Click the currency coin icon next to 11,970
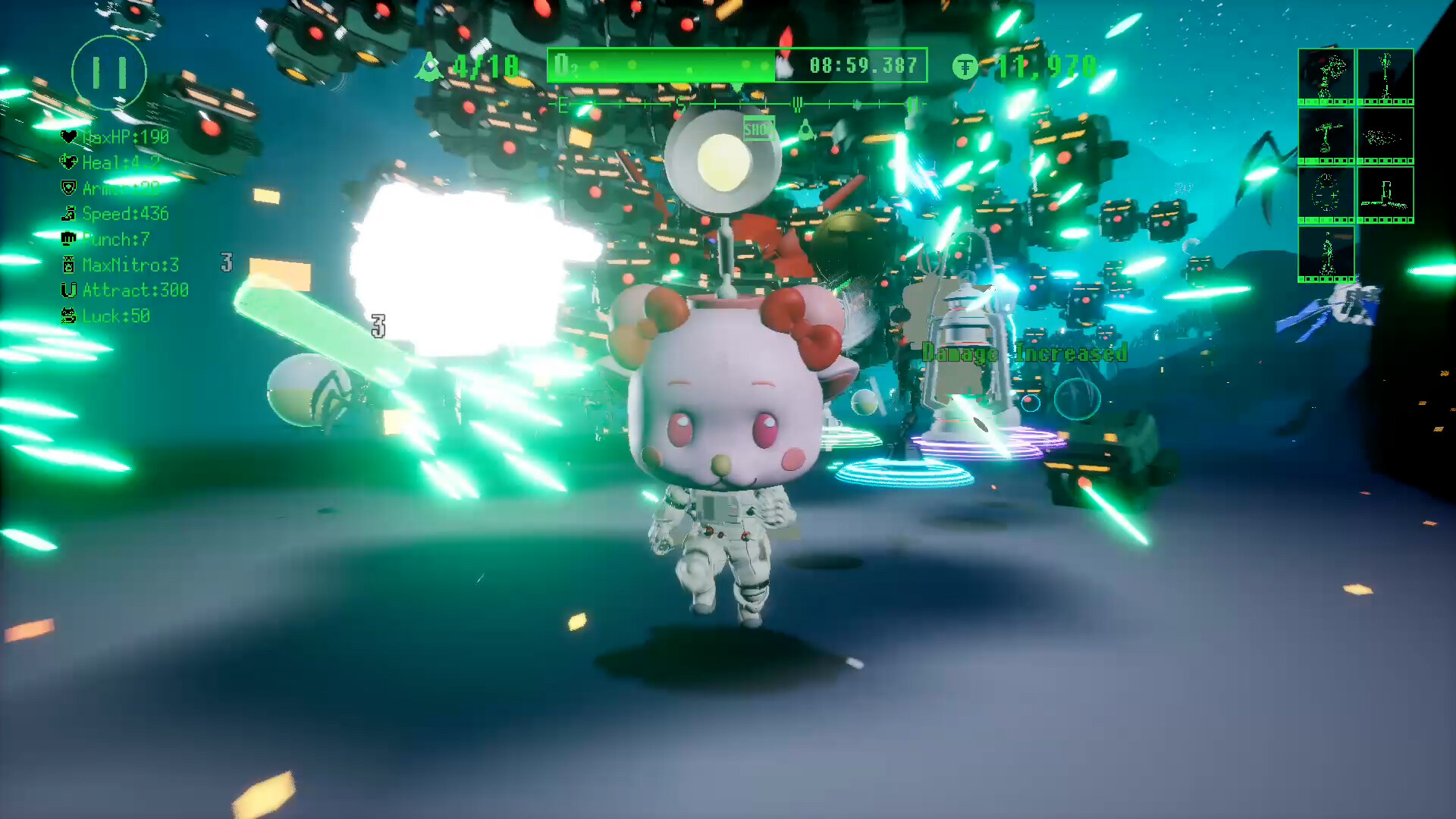This screenshot has width=1456, height=819. pyautogui.click(x=965, y=67)
